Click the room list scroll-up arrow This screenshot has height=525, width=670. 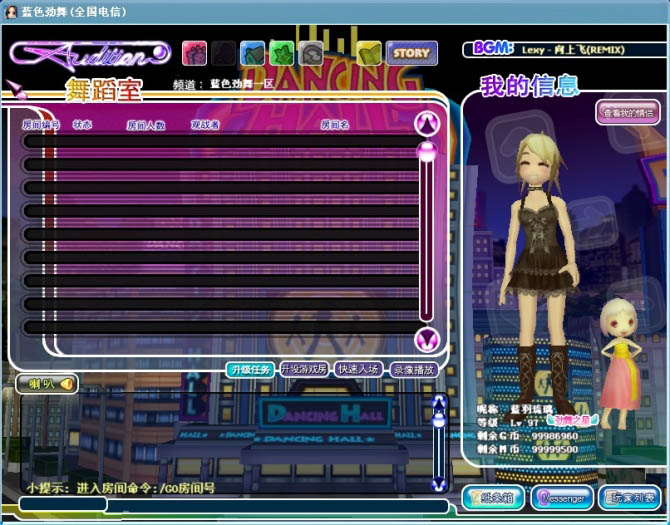[427, 123]
